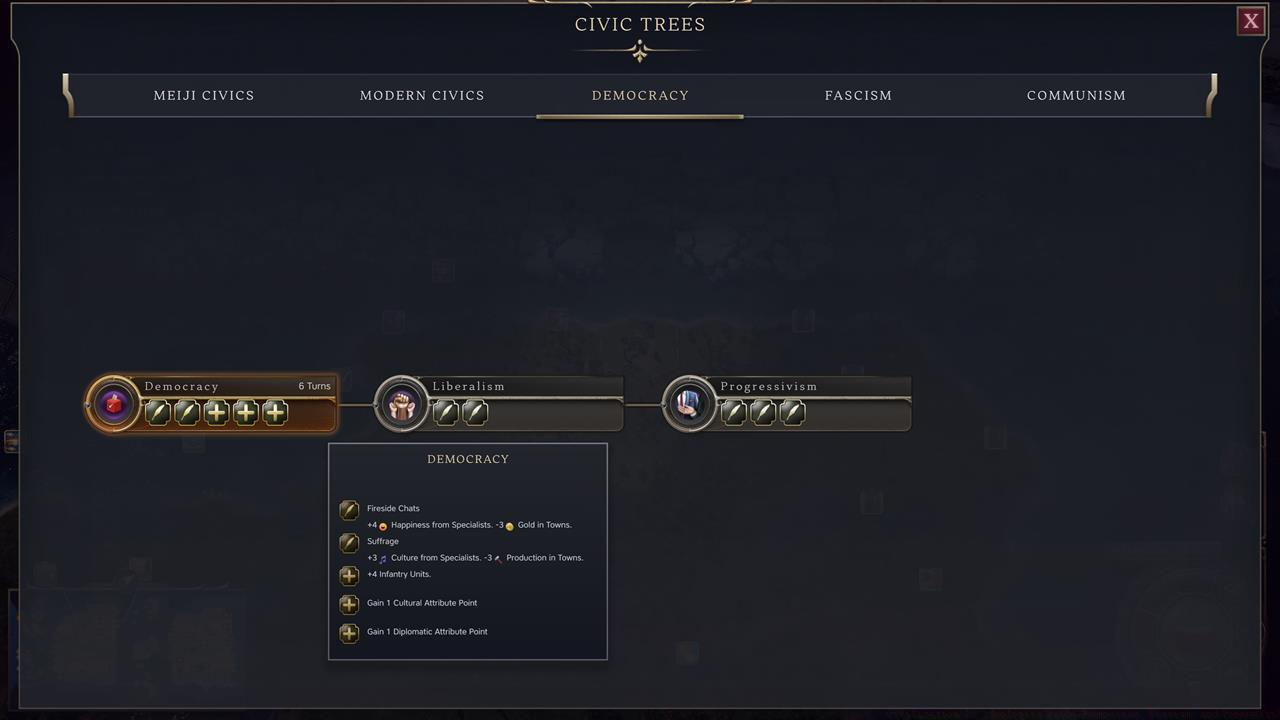Screen dimensions: 1280x720
Task: Click the second quill slot on Liberalism node
Action: (x=475, y=412)
